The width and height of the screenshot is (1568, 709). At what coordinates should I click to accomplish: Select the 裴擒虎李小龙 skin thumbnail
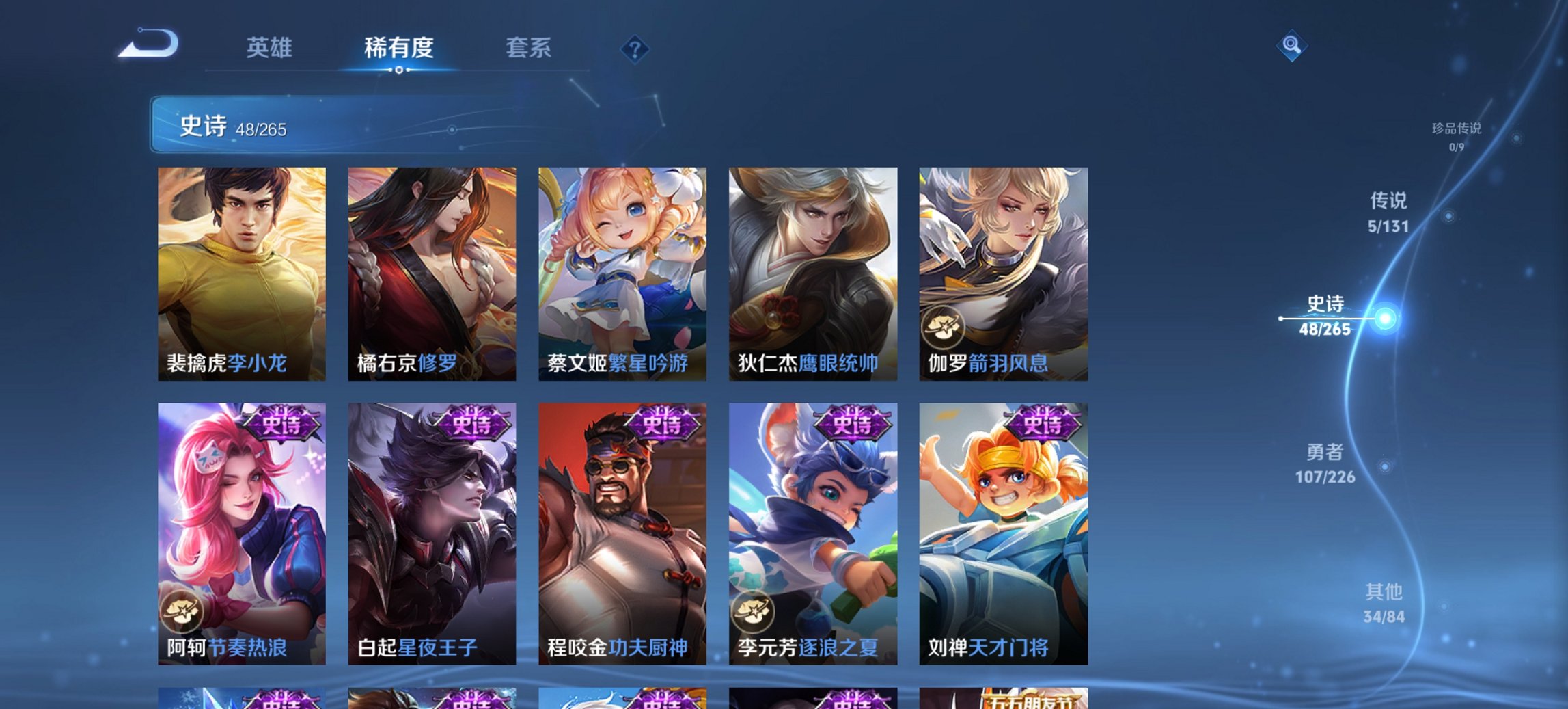(243, 270)
